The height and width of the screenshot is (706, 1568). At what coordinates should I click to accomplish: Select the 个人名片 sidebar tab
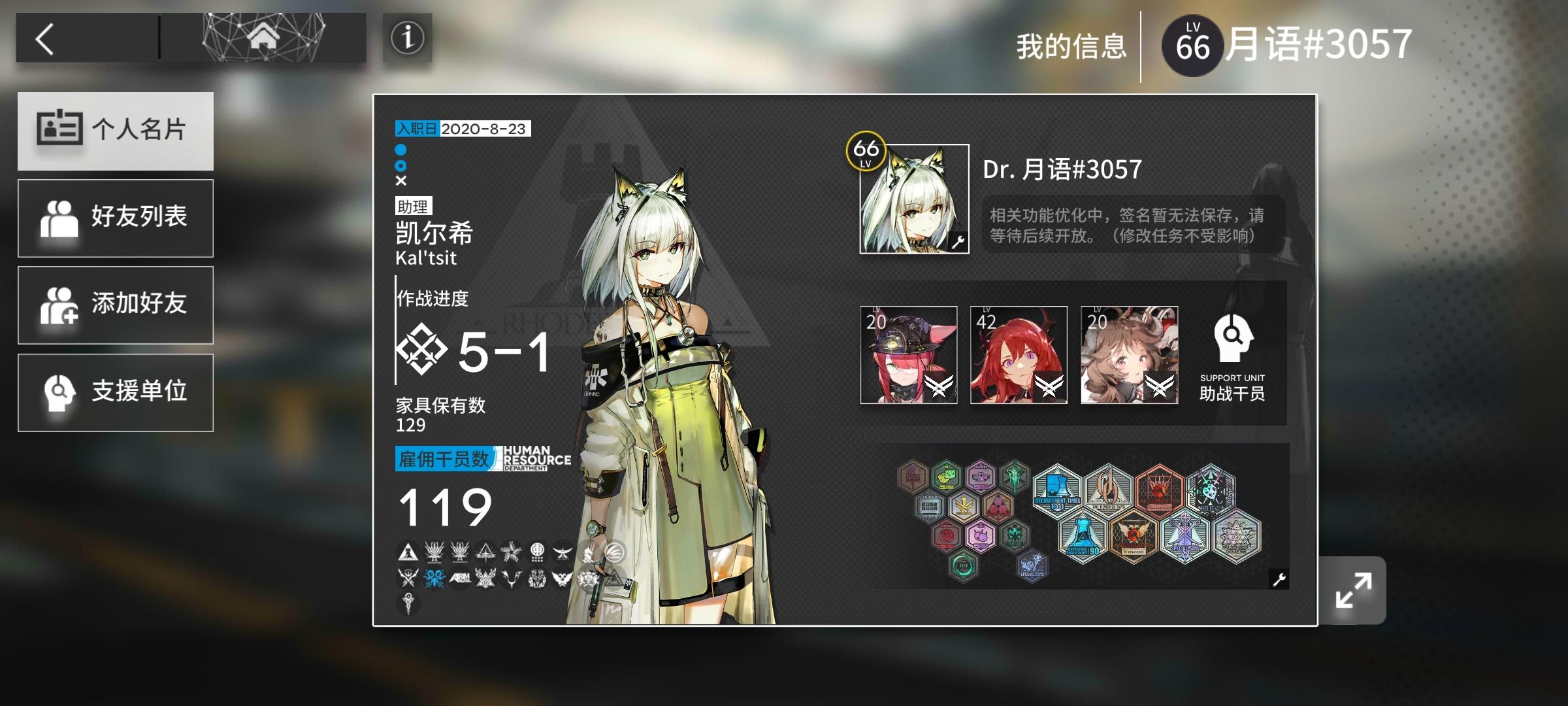[x=115, y=131]
